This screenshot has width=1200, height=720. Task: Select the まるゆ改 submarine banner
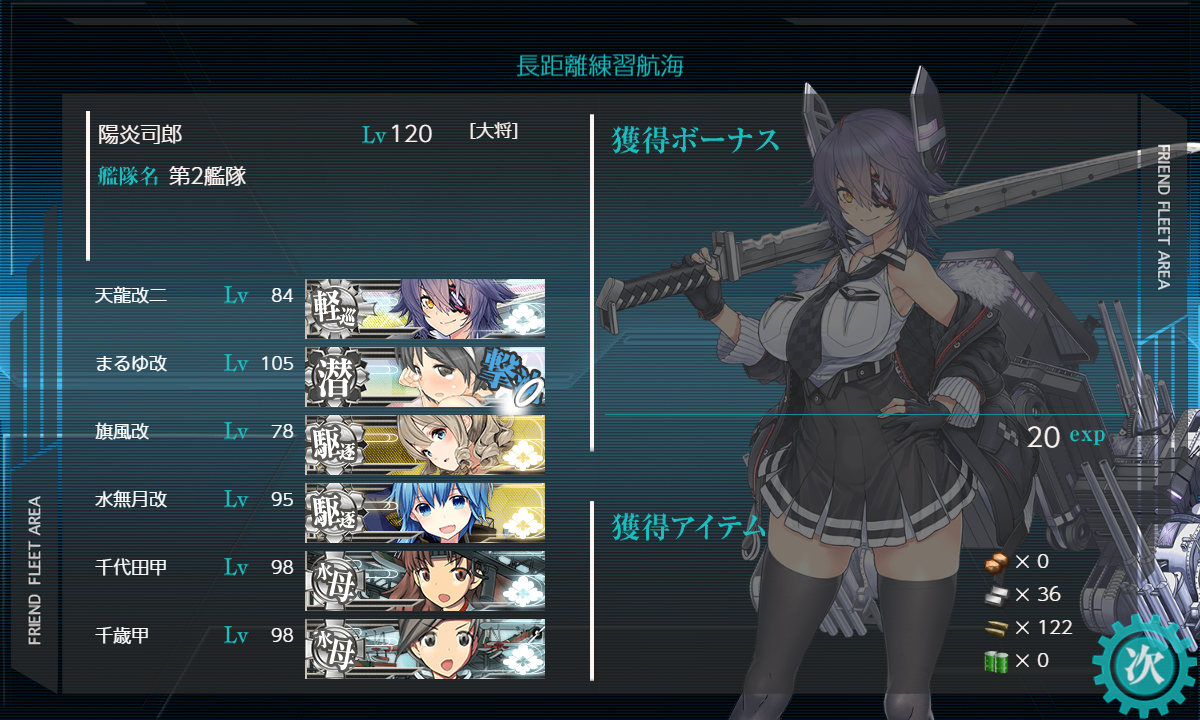425,376
